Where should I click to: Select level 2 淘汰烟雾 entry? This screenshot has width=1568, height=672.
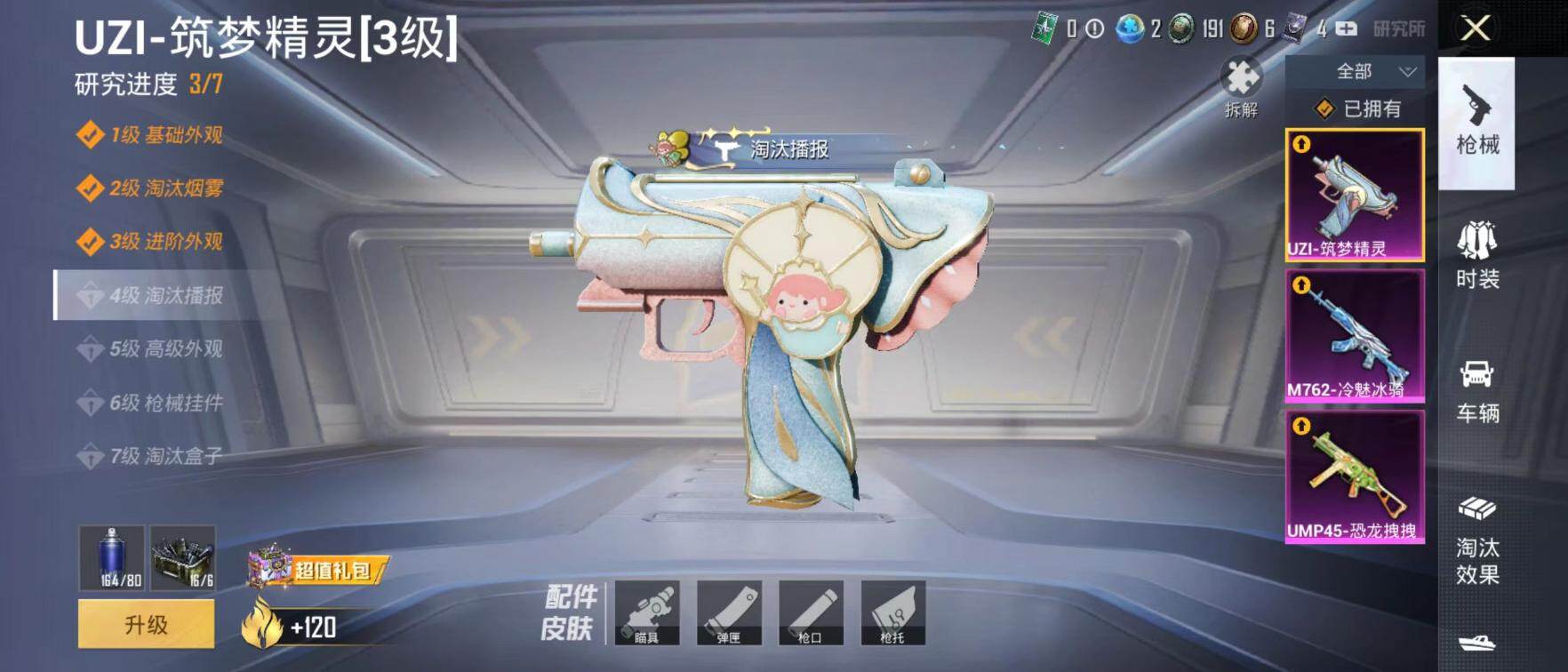coord(151,188)
